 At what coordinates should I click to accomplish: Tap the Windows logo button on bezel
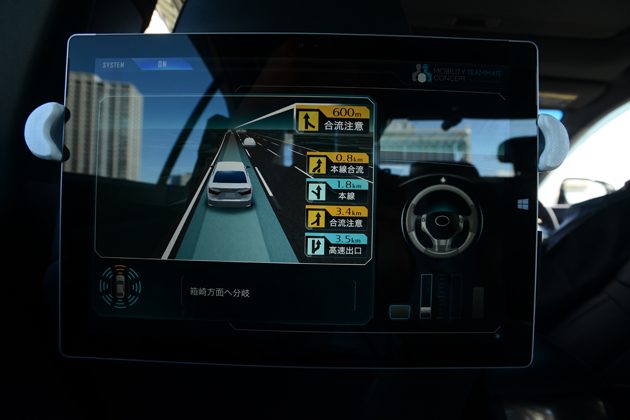click(x=523, y=204)
